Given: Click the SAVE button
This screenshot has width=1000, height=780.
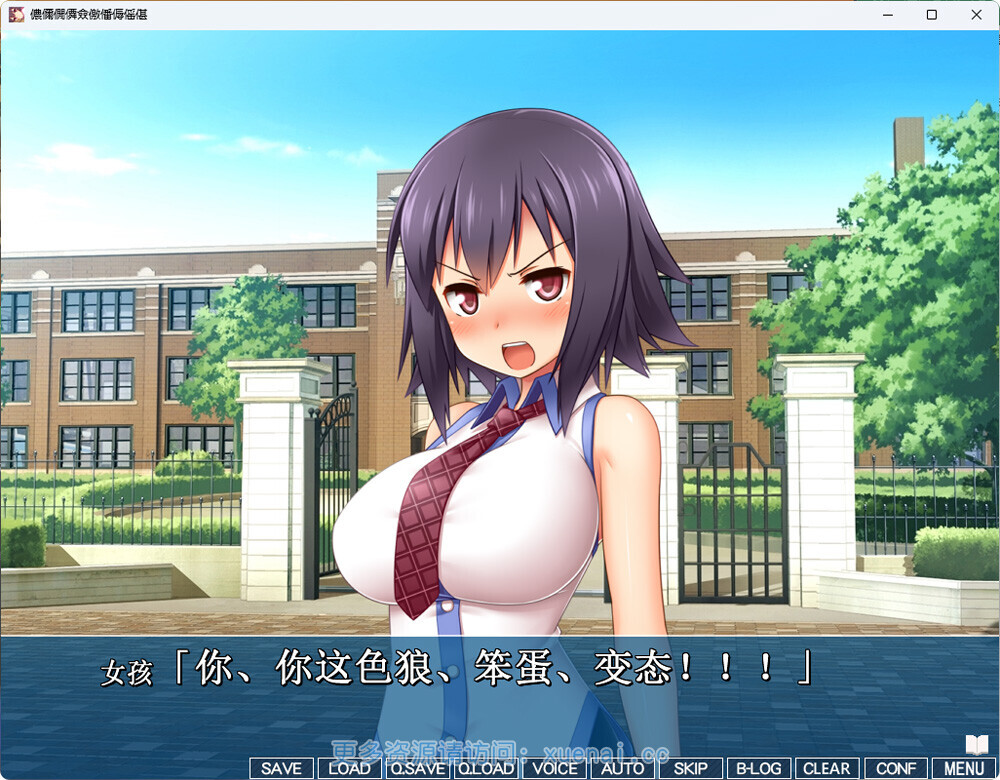Looking at the screenshot, I should click(281, 768).
